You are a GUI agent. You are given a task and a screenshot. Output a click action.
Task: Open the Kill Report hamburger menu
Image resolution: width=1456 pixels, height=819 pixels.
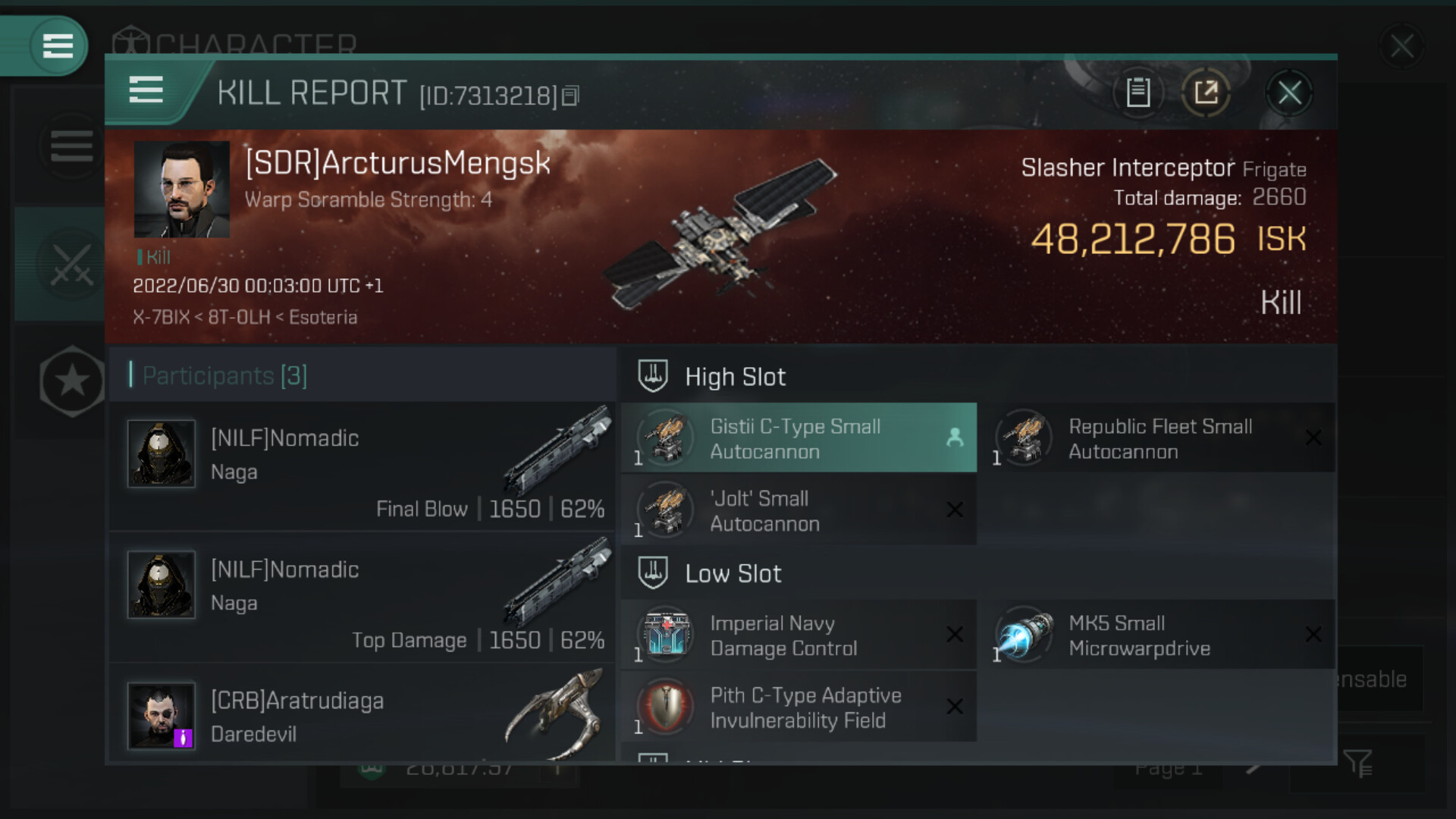[146, 89]
